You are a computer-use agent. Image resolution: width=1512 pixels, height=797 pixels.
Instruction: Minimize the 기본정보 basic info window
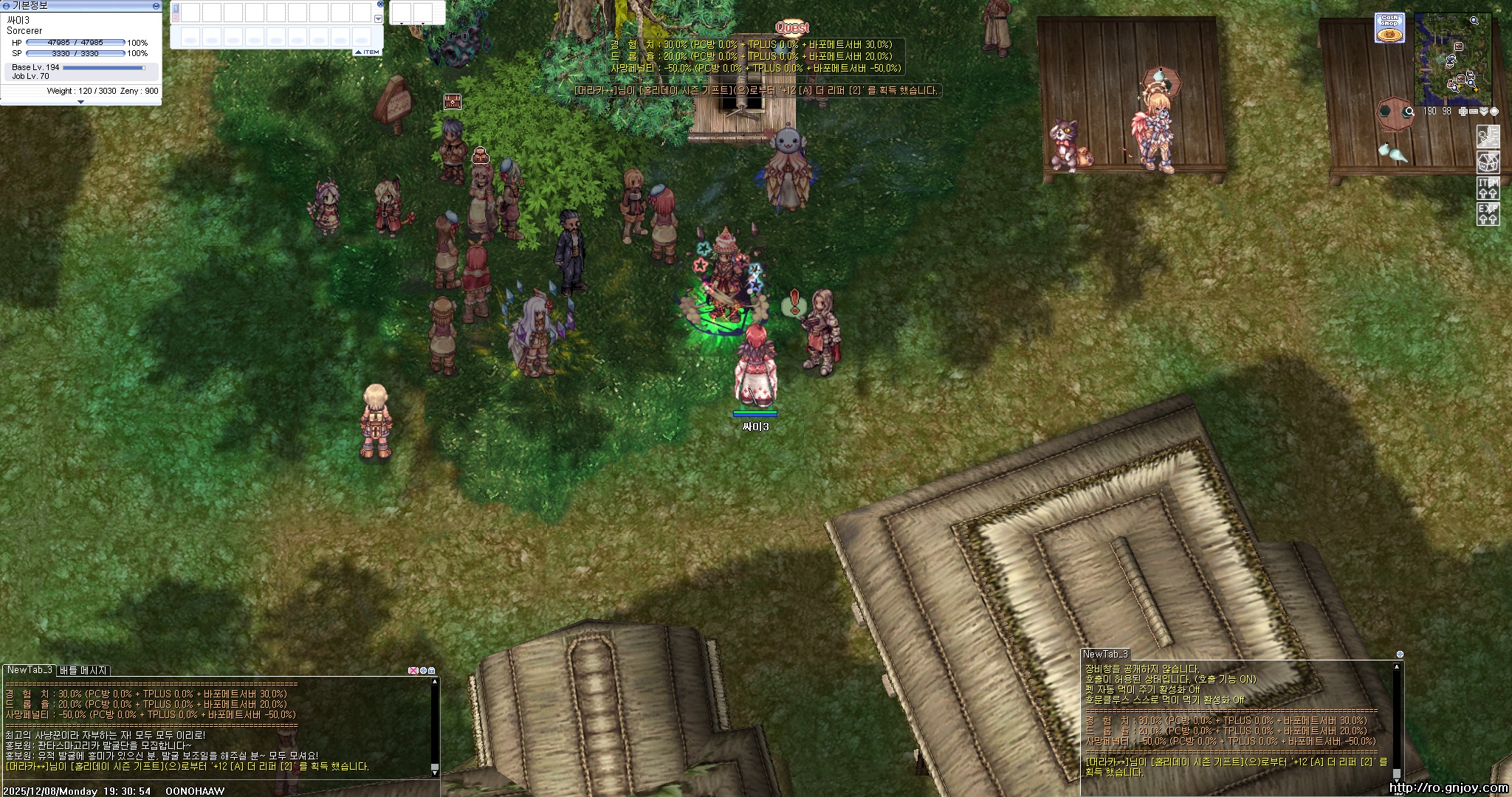click(156, 6)
